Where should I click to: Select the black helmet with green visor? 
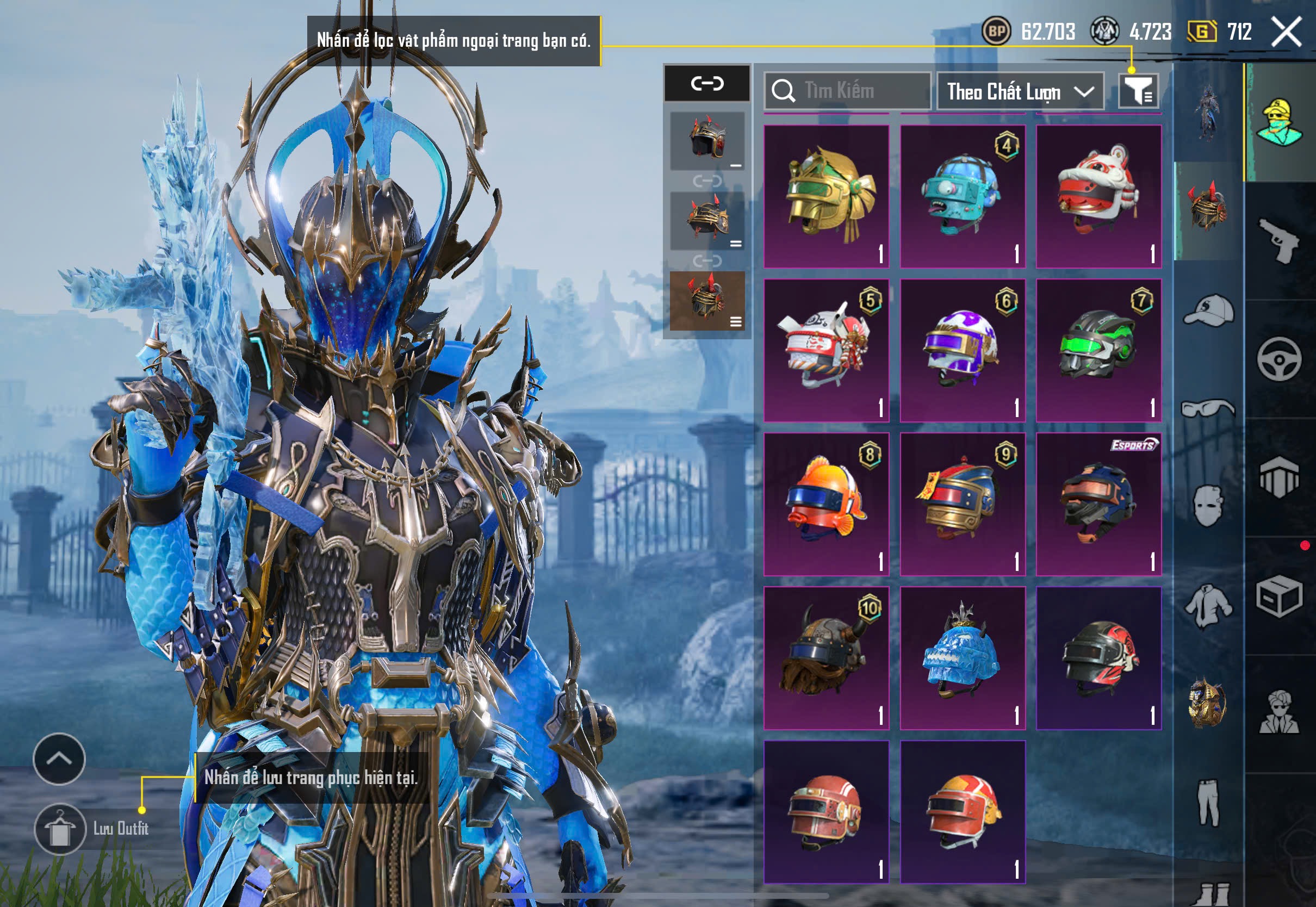[1098, 350]
